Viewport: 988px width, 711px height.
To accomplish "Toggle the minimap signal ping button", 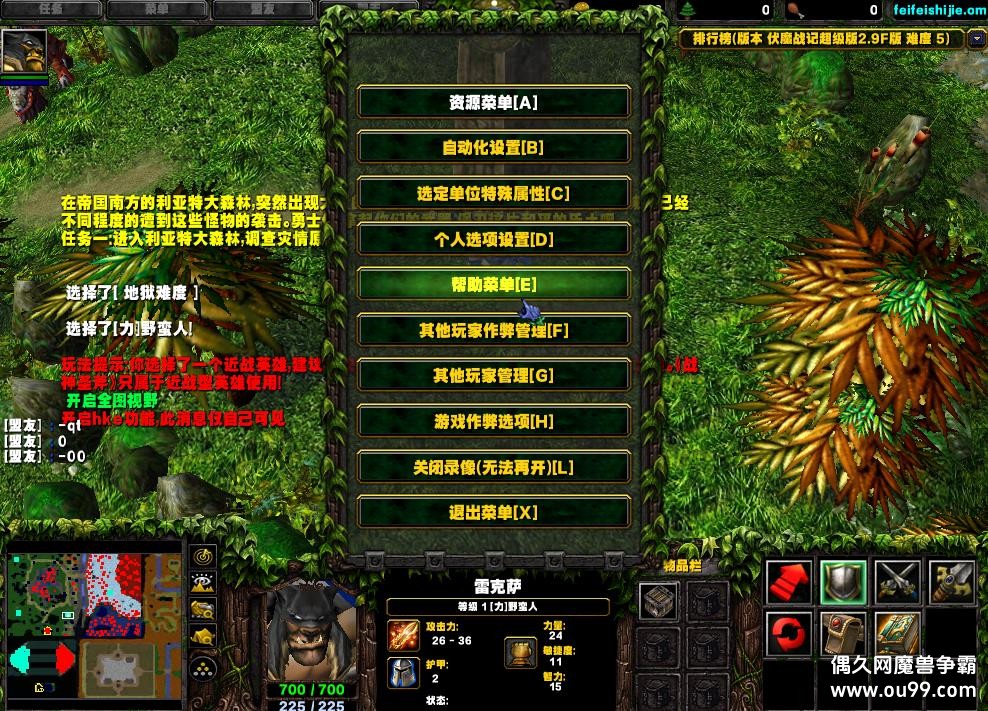I will tap(204, 556).
